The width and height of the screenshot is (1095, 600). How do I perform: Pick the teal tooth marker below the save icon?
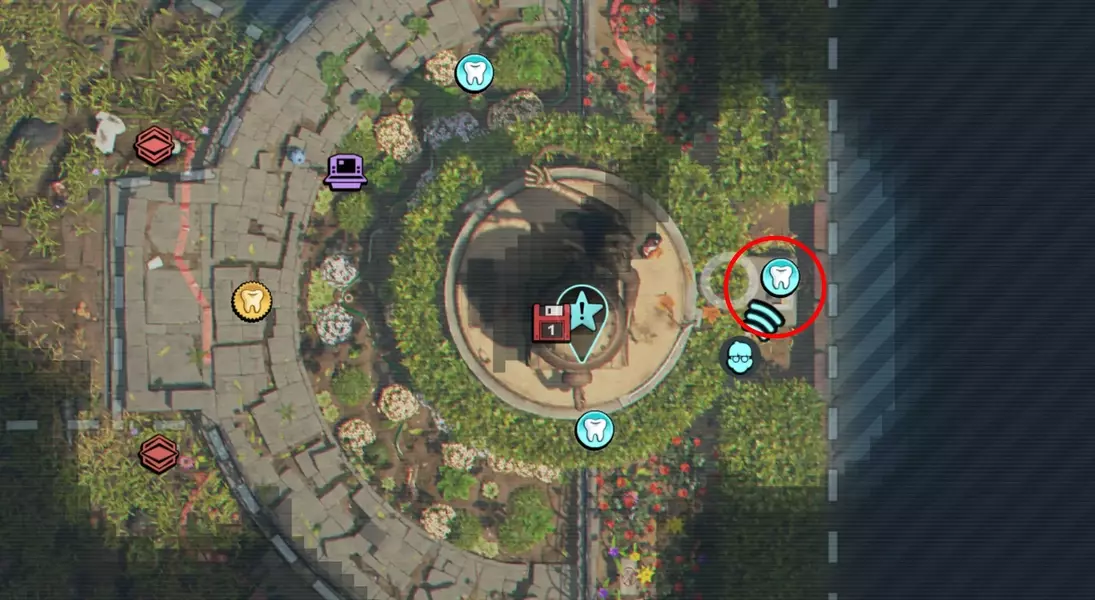coord(594,430)
